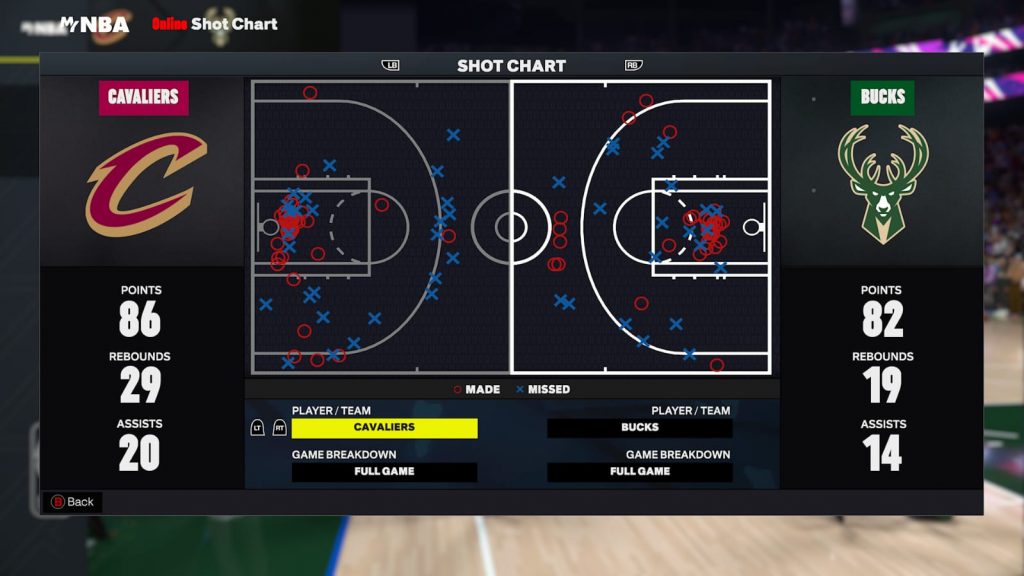Image resolution: width=1024 pixels, height=576 pixels.
Task: Go back using the Back button
Action: (72, 502)
